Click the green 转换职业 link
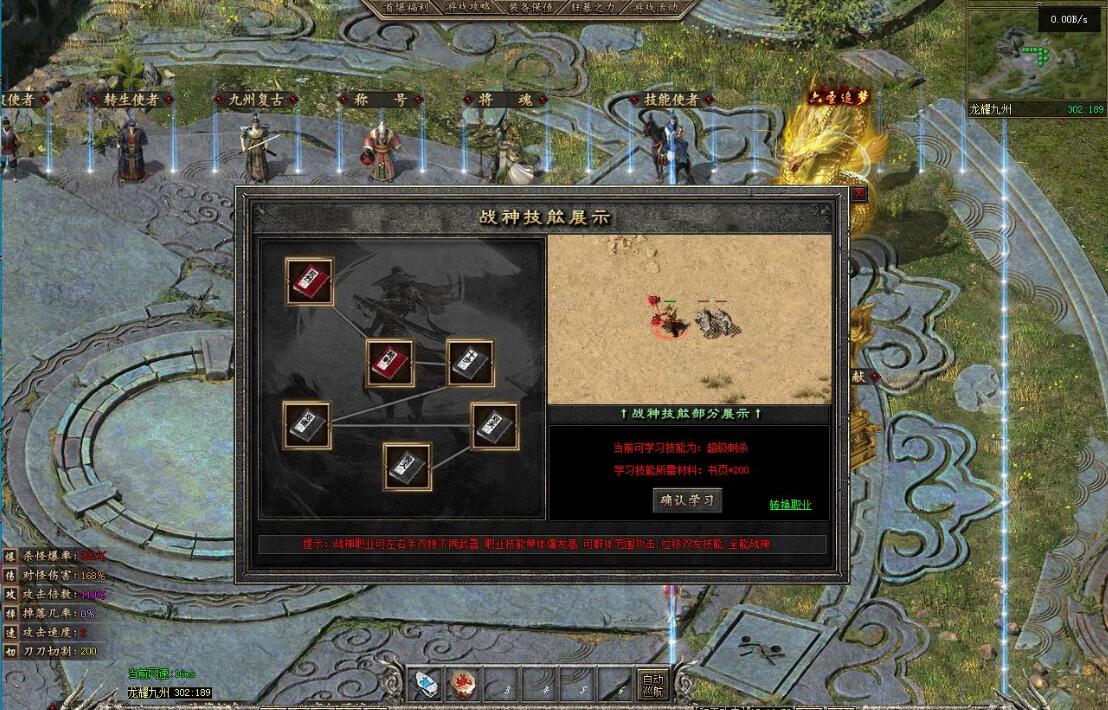This screenshot has height=710, width=1108. 790,505
